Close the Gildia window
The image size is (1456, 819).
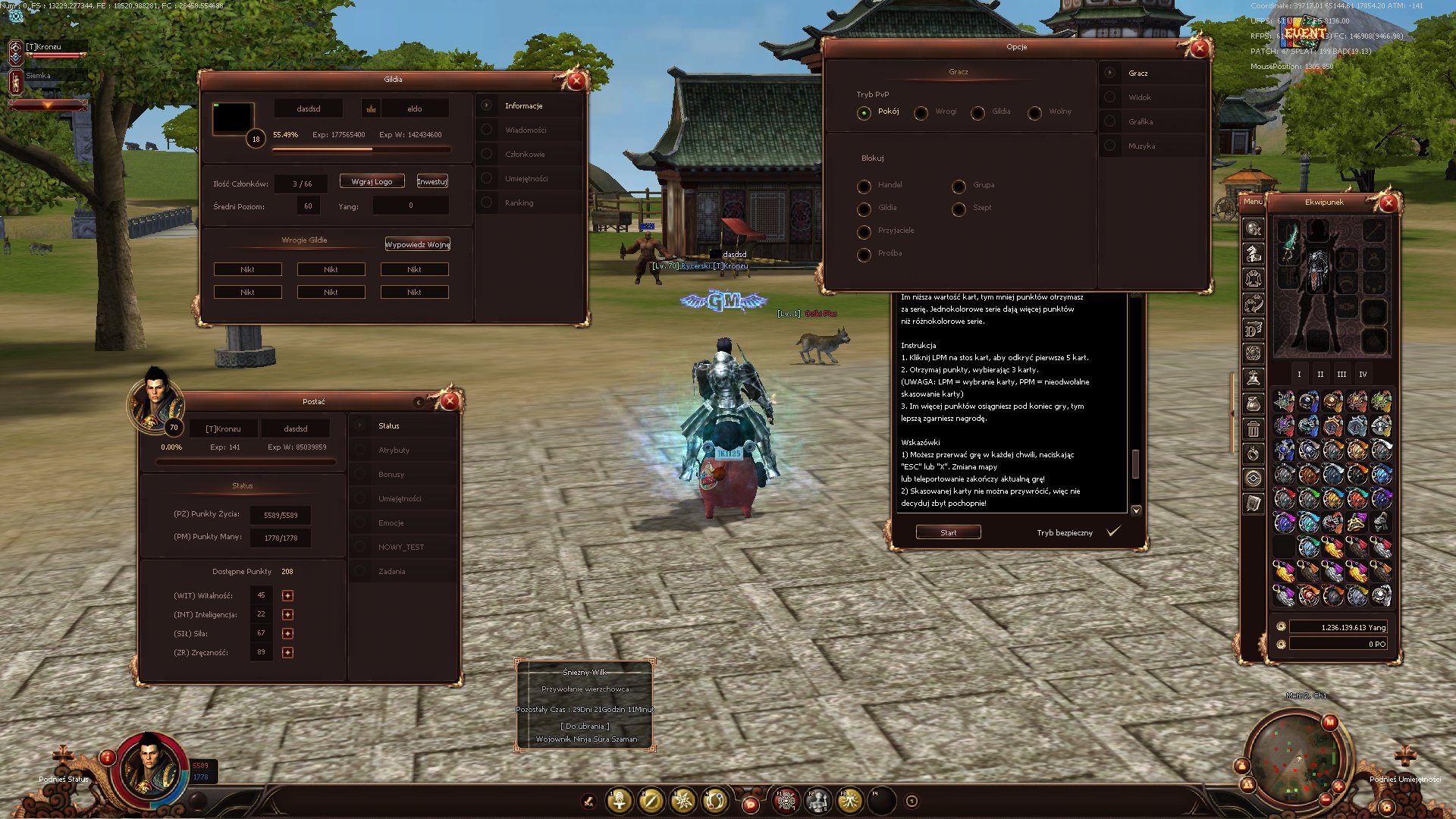pos(576,81)
